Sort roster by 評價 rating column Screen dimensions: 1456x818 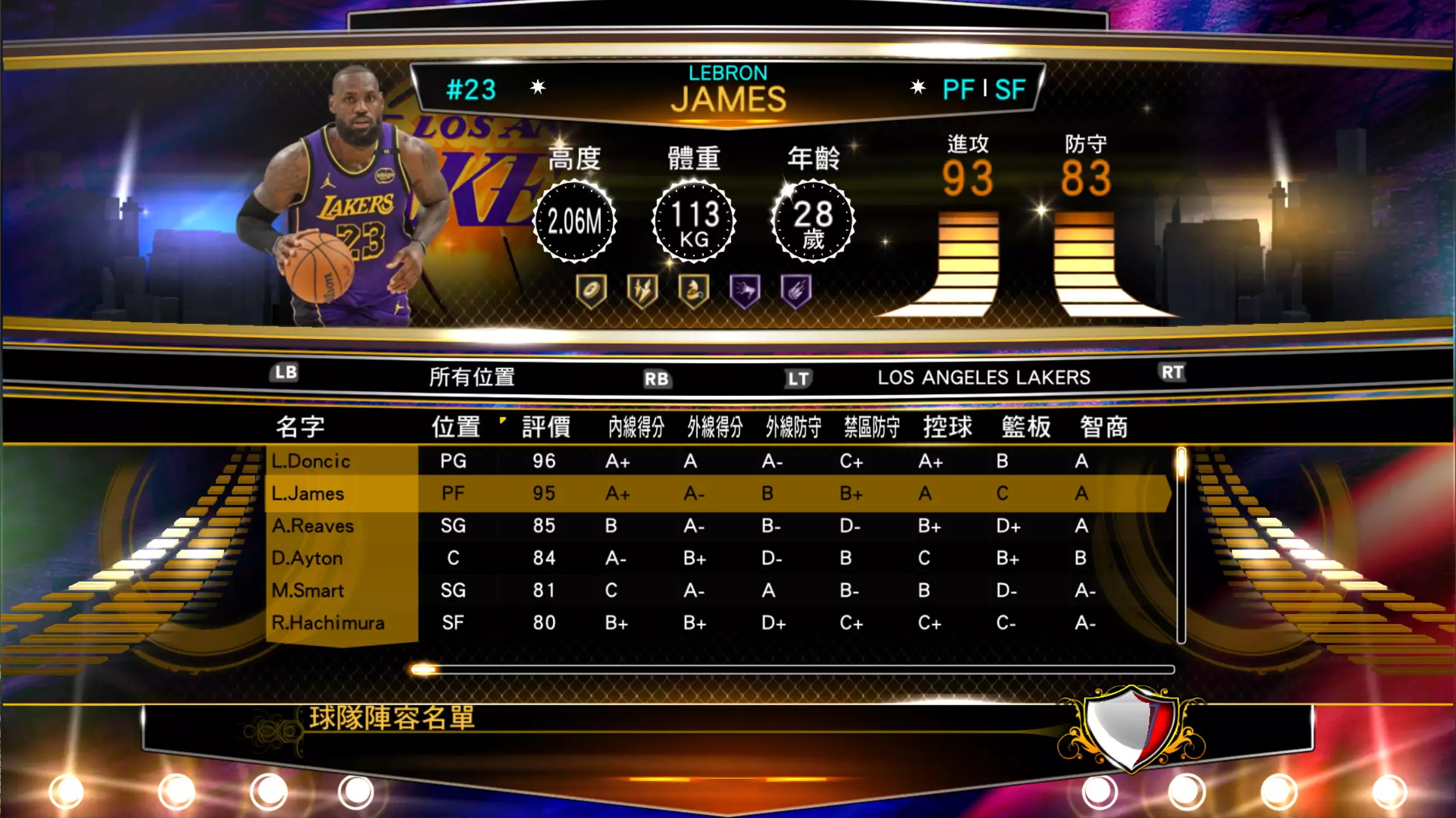coord(546,427)
